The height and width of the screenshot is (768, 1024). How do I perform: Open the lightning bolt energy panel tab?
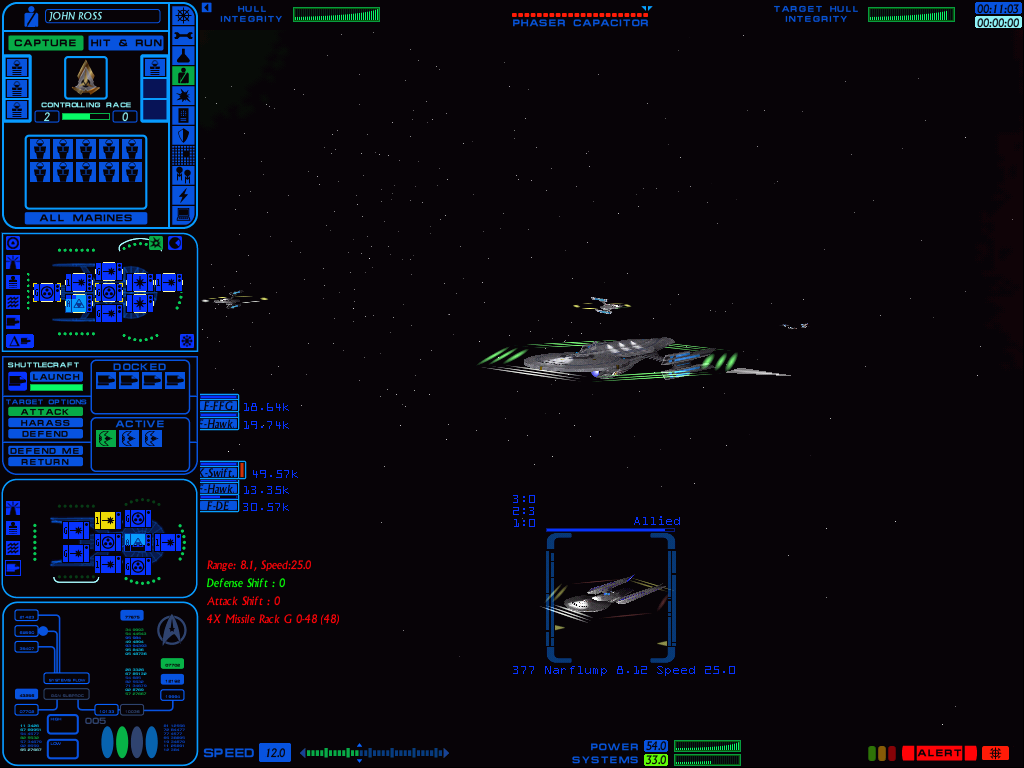point(183,195)
